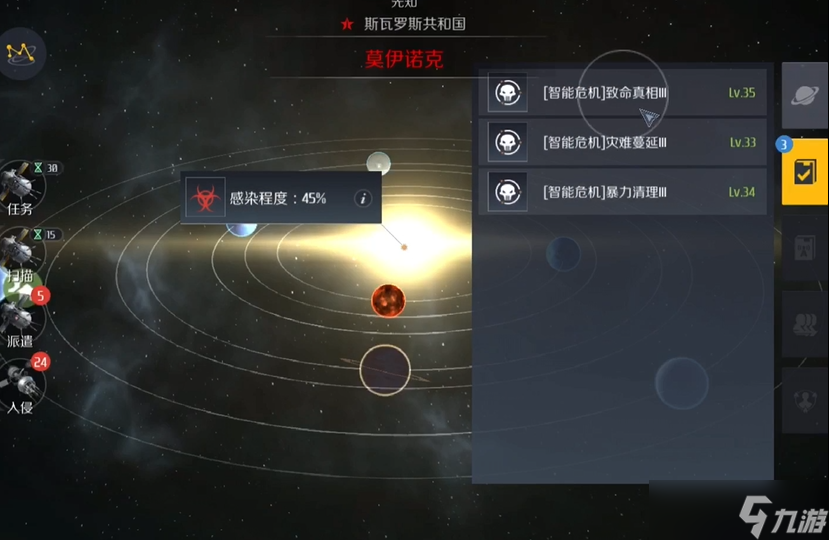Screen dimensions: 829x540
Task: Switch to the dimmed station tab
Action: (804, 248)
